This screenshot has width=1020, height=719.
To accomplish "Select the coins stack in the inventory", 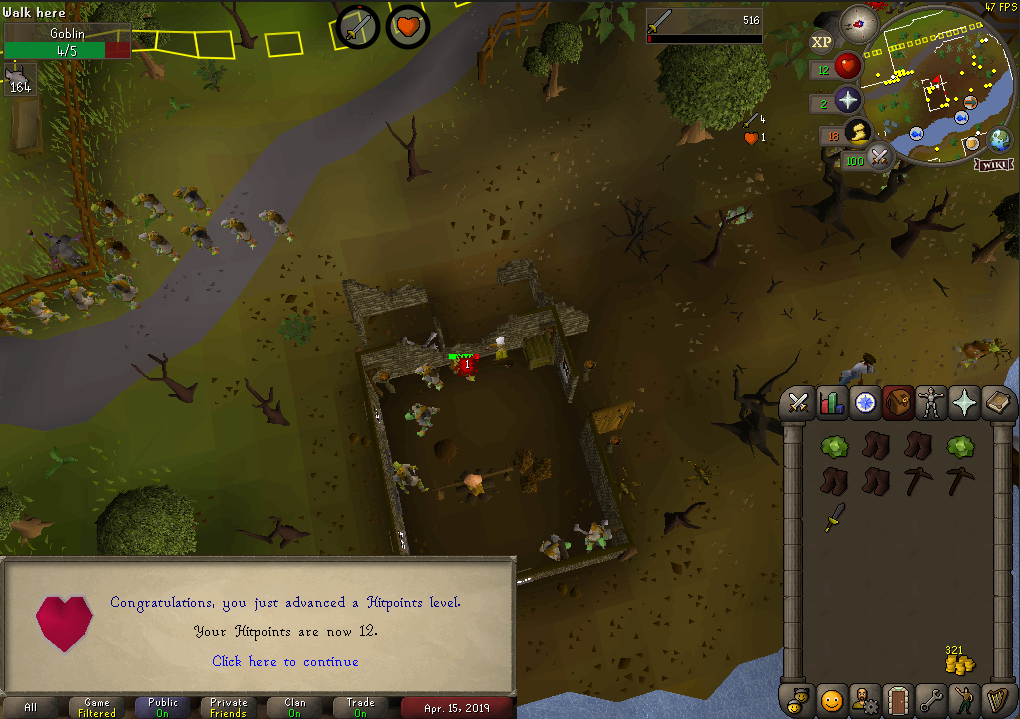I will [x=959, y=663].
